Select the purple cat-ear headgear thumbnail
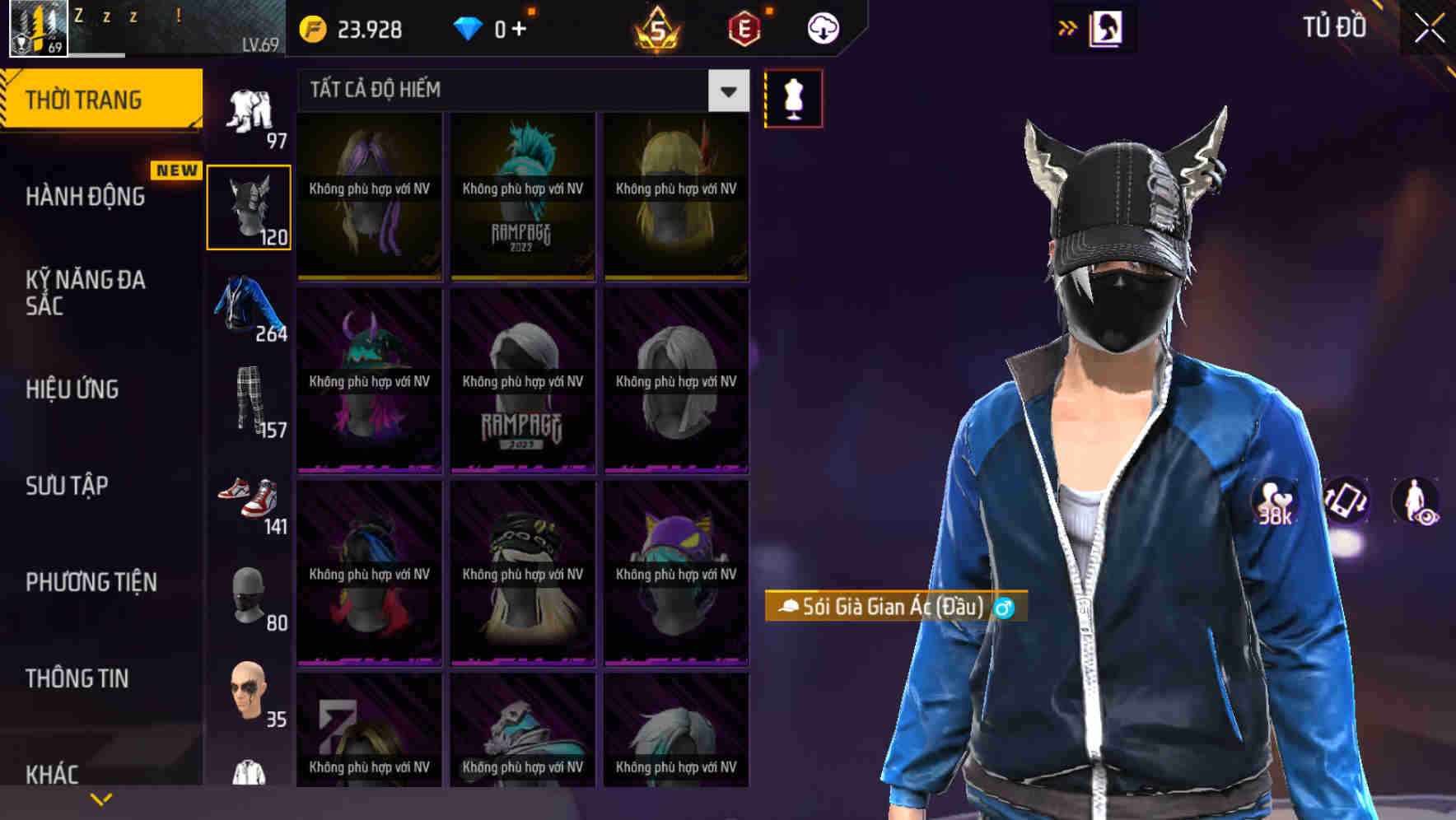Screen dimensions: 1456x820 point(675,568)
